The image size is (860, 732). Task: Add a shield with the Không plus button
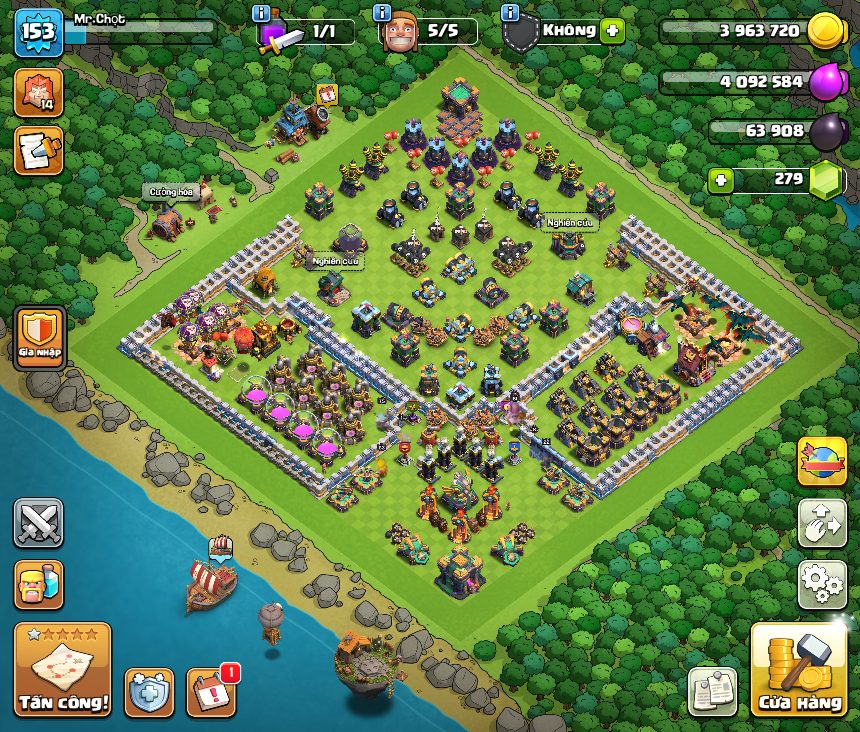point(612,30)
